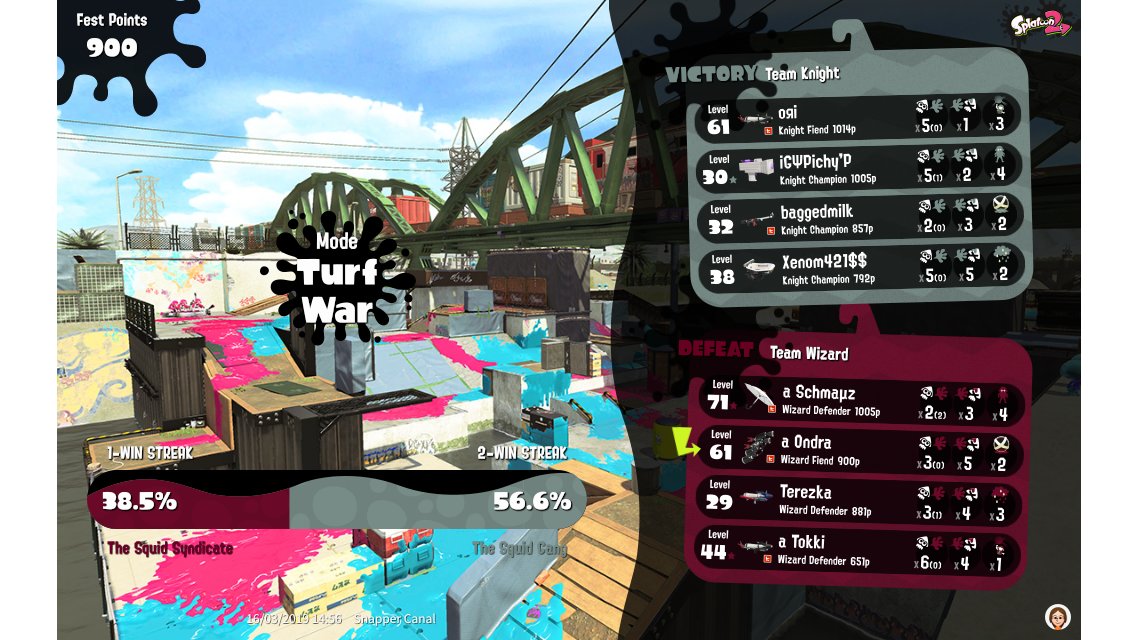Viewport: 1138px width, 640px height.
Task: Click the Splatoon 2 logo
Action: (x=1038, y=23)
